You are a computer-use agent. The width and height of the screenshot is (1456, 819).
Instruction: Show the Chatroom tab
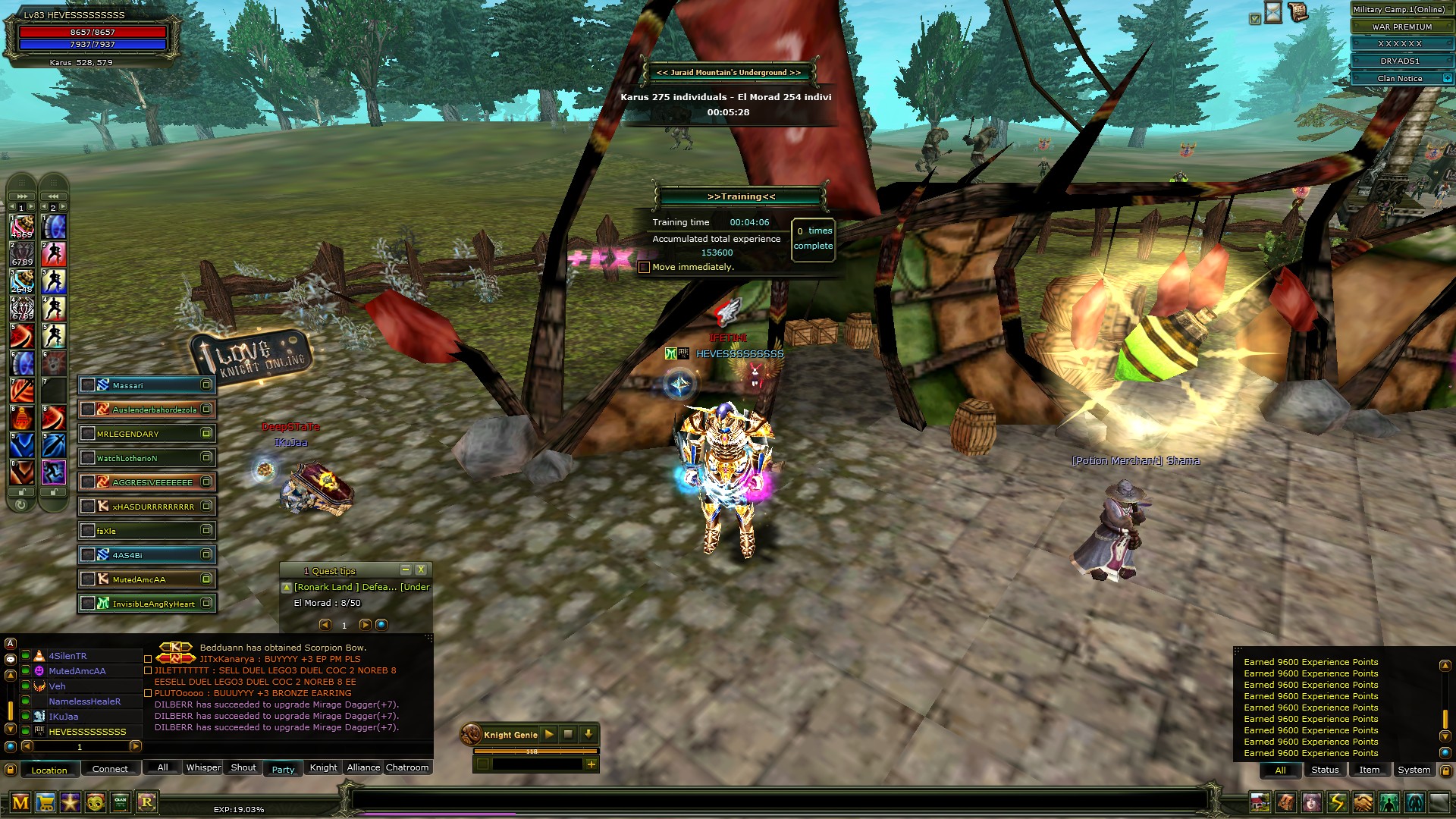pyautogui.click(x=407, y=767)
